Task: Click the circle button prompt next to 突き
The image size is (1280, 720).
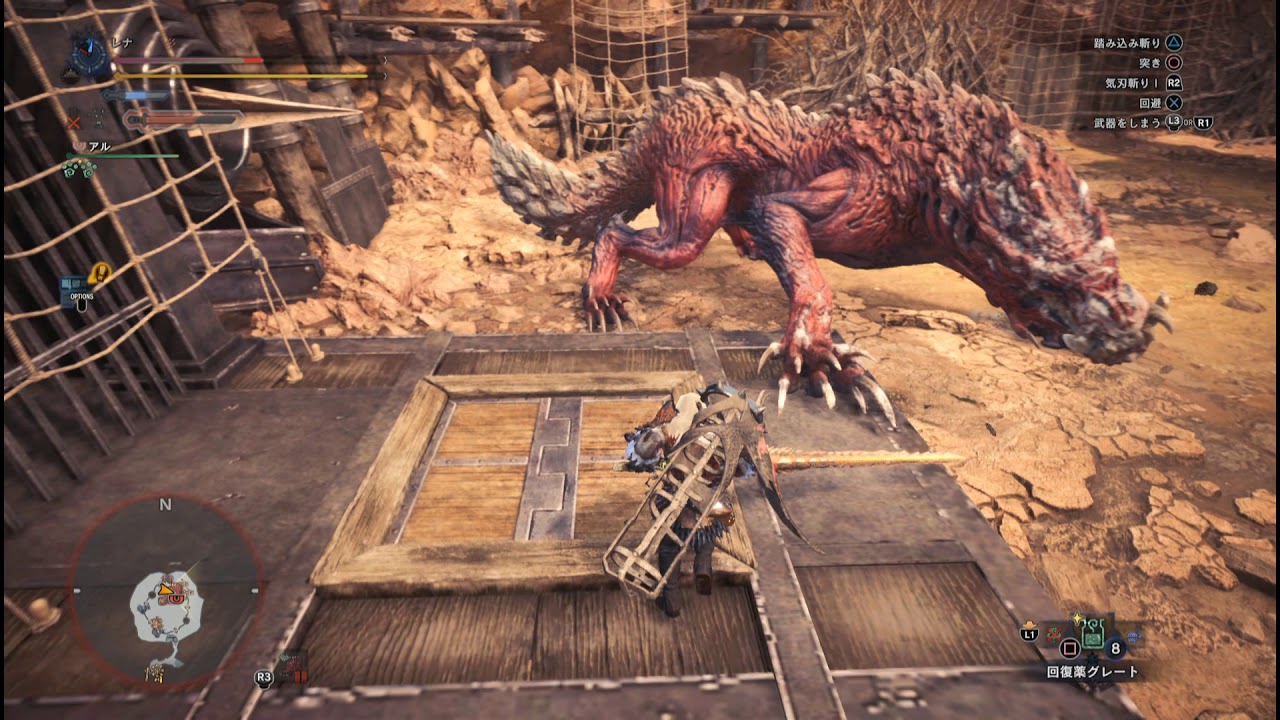Action: point(1172,63)
